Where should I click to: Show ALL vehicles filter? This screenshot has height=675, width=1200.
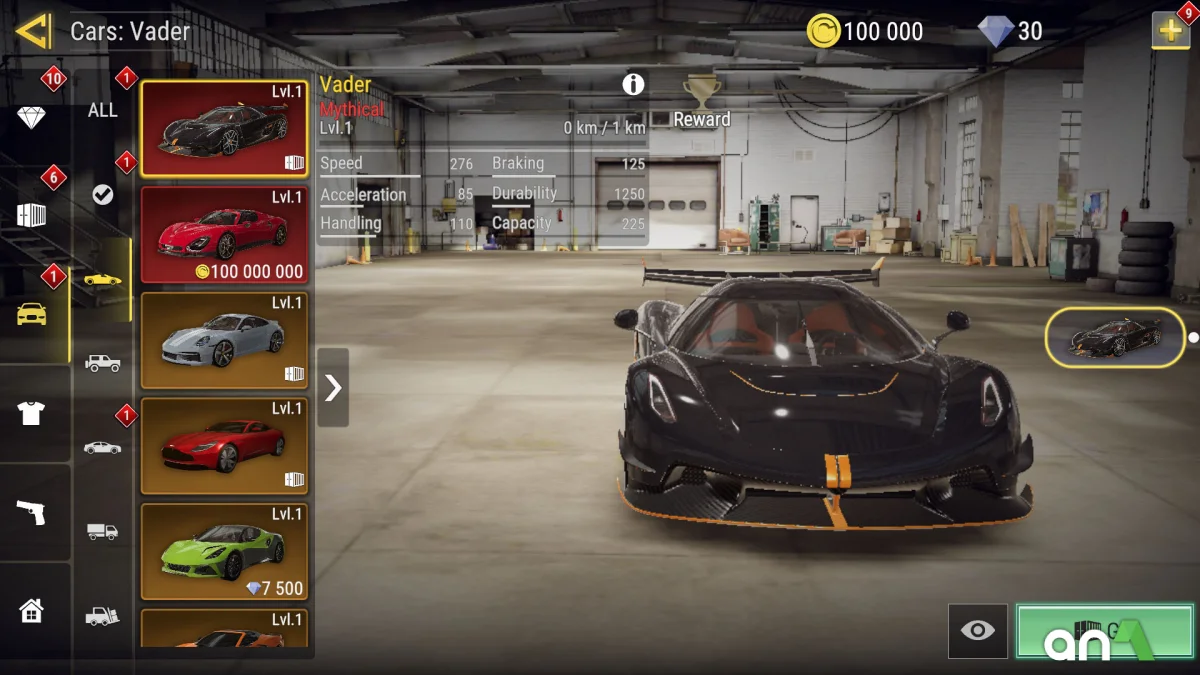(x=103, y=110)
